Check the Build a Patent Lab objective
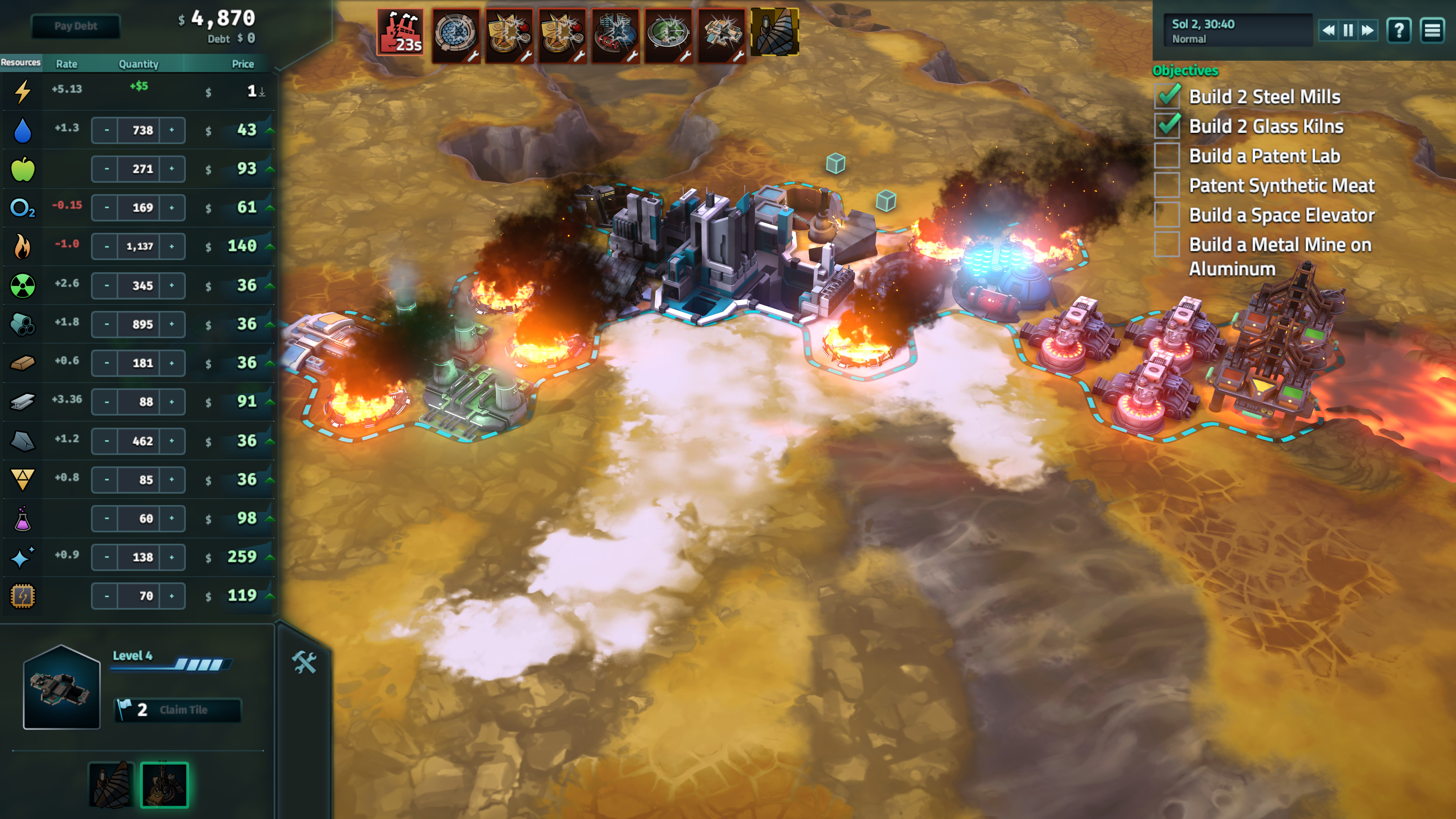This screenshot has height=819, width=1456. click(x=1167, y=156)
